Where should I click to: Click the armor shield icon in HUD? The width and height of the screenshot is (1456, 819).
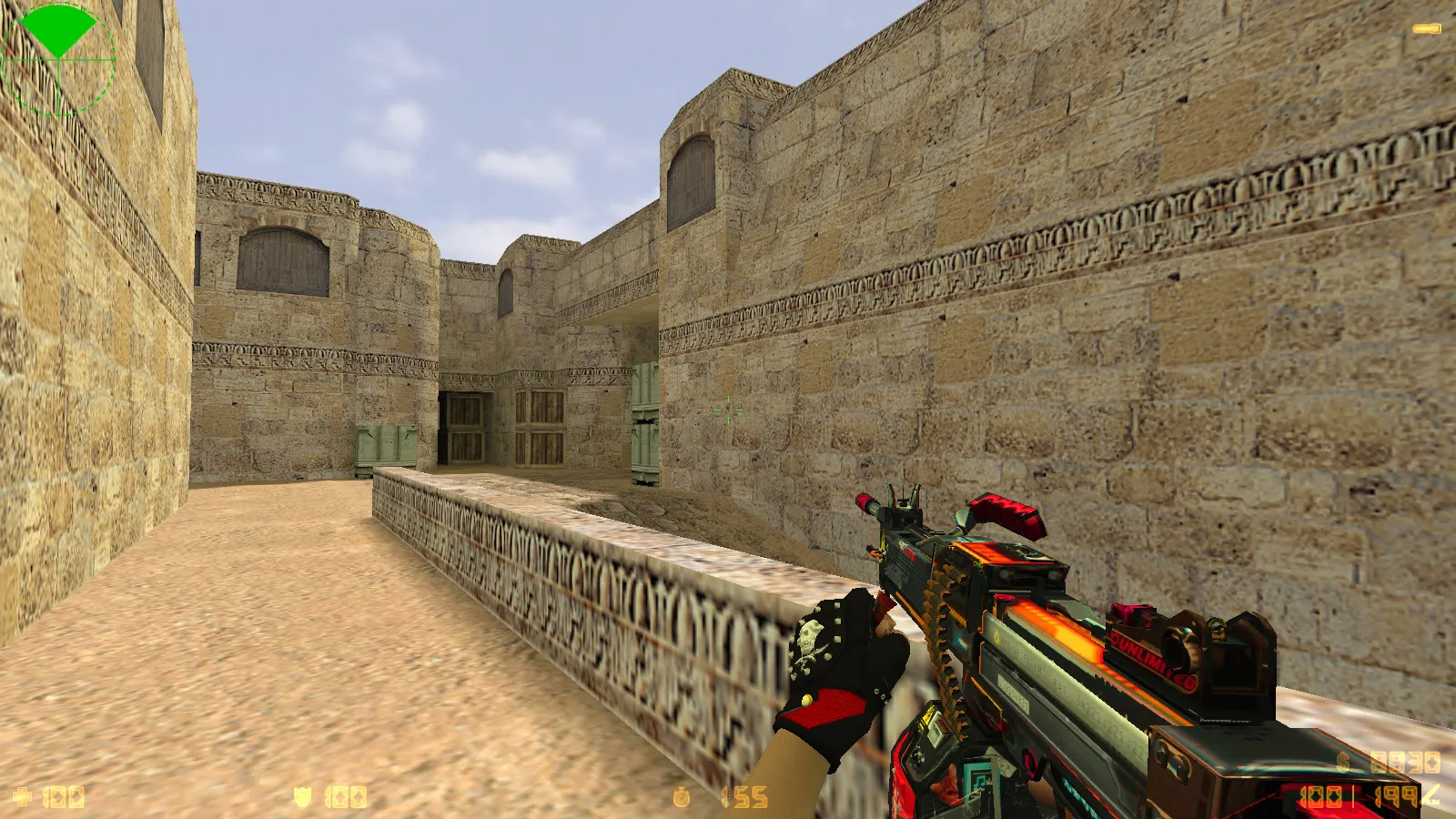(x=300, y=795)
